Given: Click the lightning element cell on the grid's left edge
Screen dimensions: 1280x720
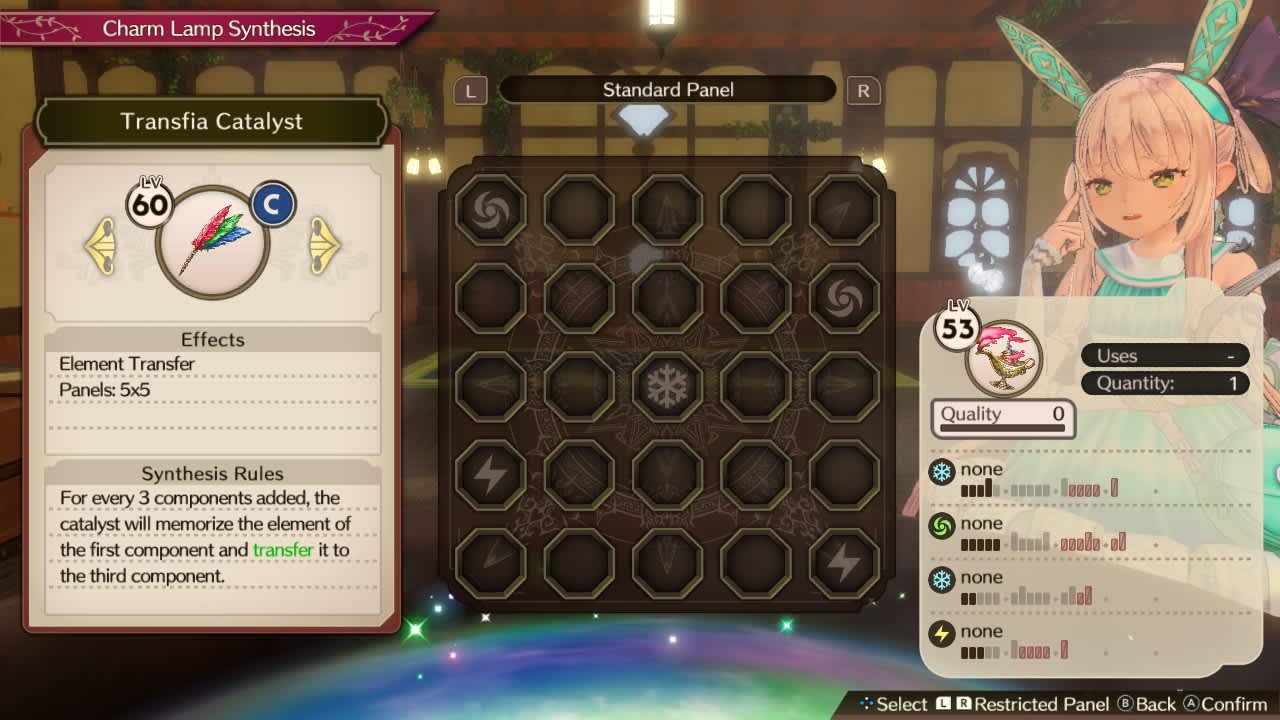Looking at the screenshot, I should pos(489,476).
